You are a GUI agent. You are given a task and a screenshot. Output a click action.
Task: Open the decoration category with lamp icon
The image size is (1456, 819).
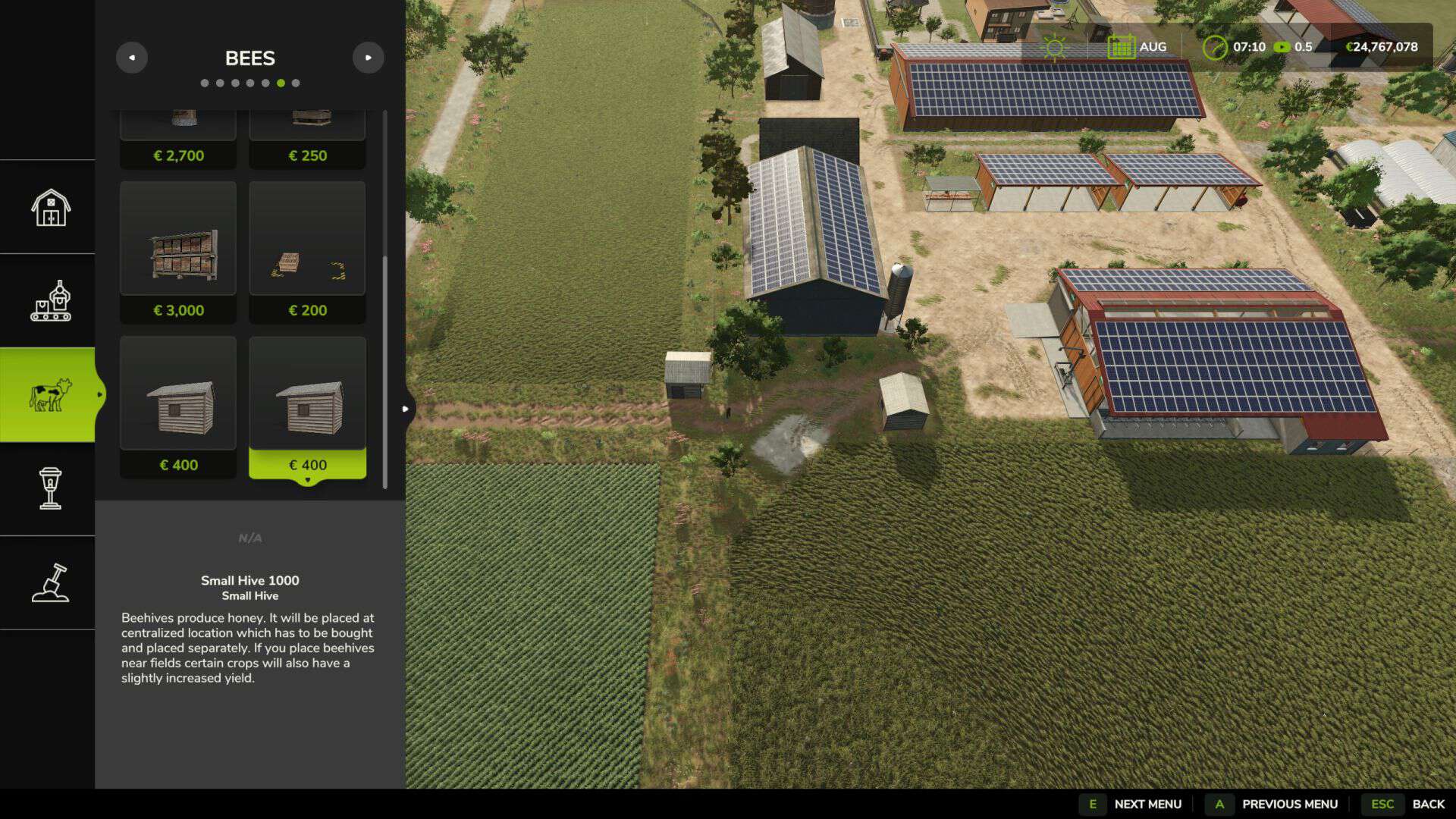pos(50,489)
